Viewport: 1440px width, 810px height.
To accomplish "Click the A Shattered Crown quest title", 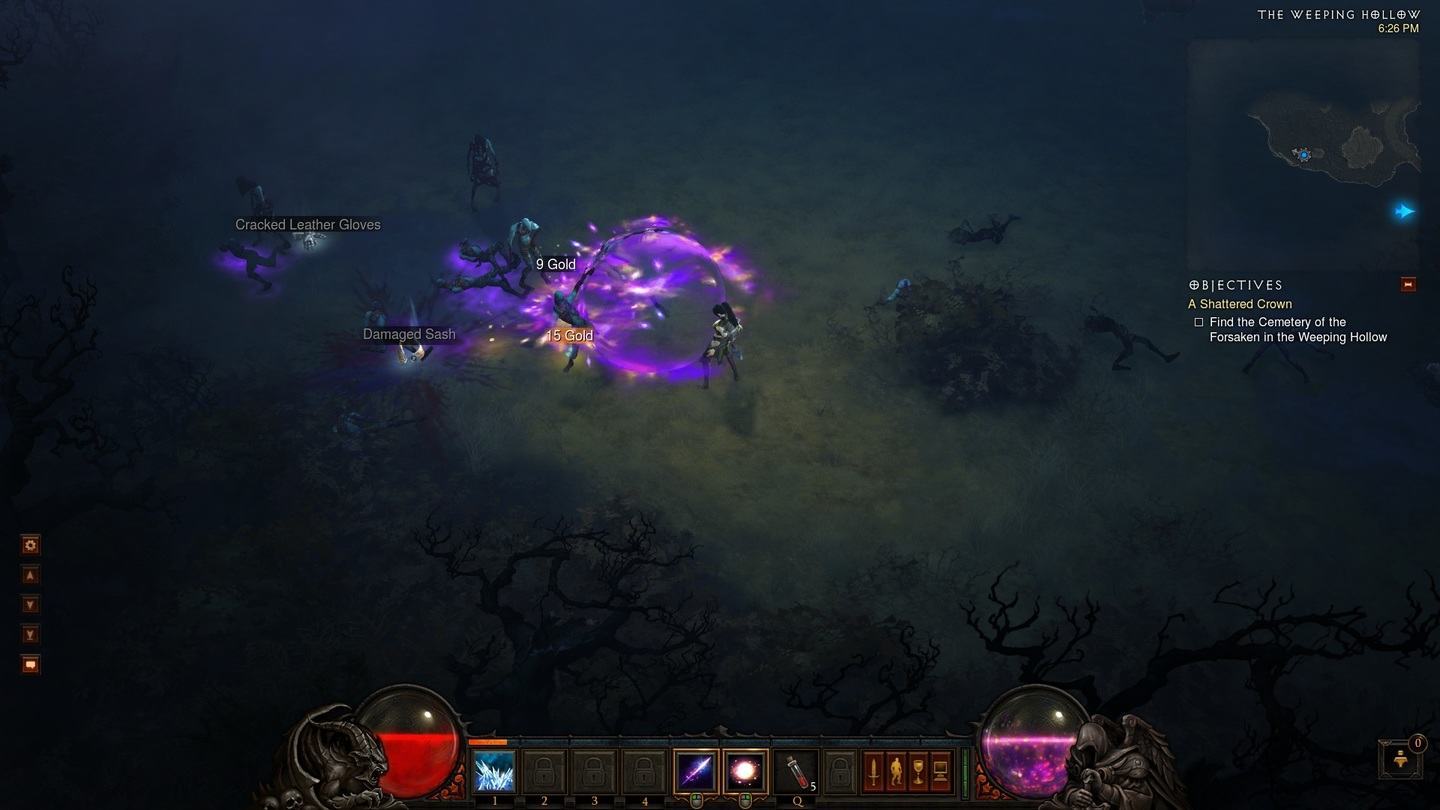I will (1240, 303).
